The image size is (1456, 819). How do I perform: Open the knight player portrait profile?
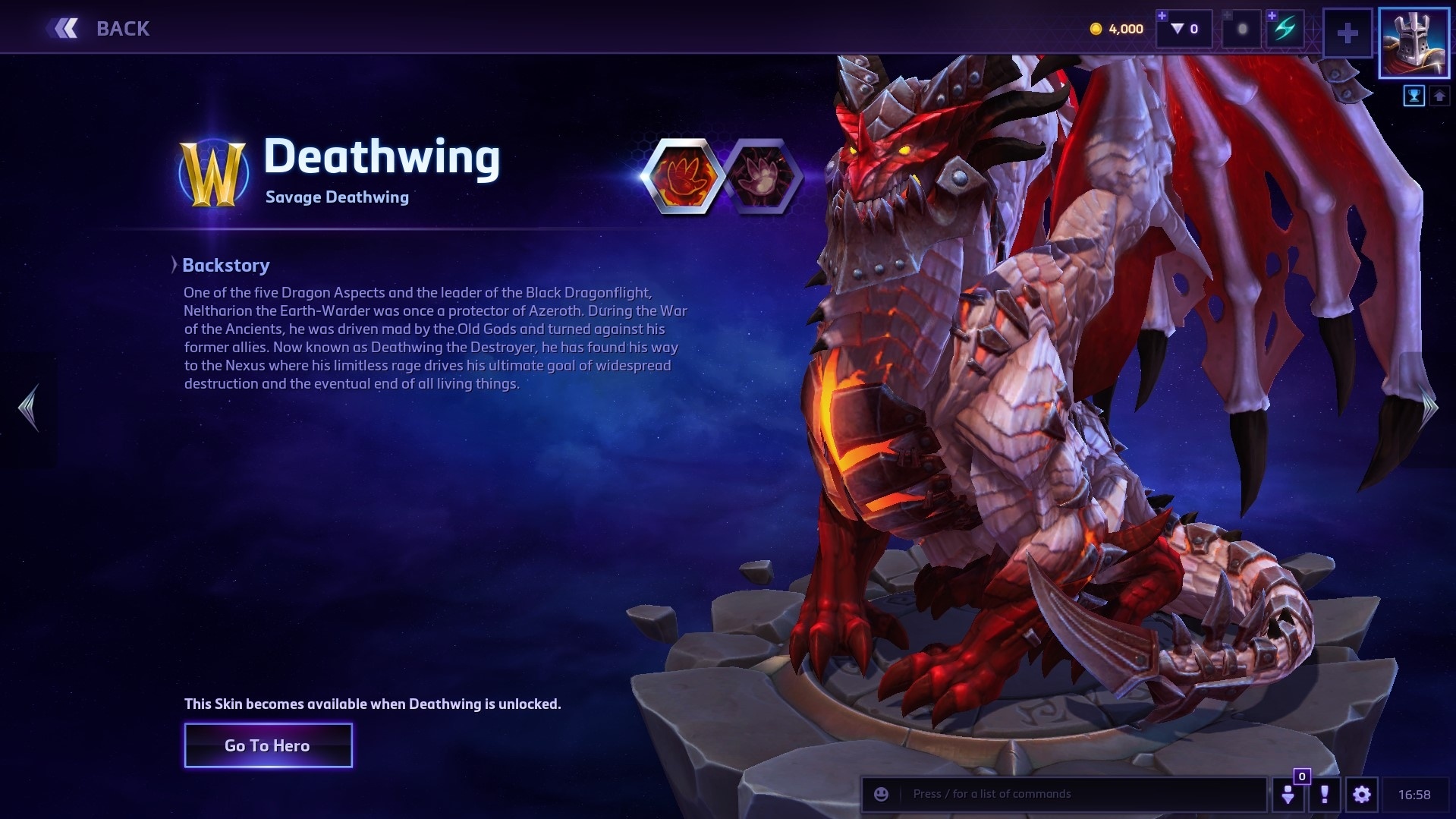tap(1414, 43)
